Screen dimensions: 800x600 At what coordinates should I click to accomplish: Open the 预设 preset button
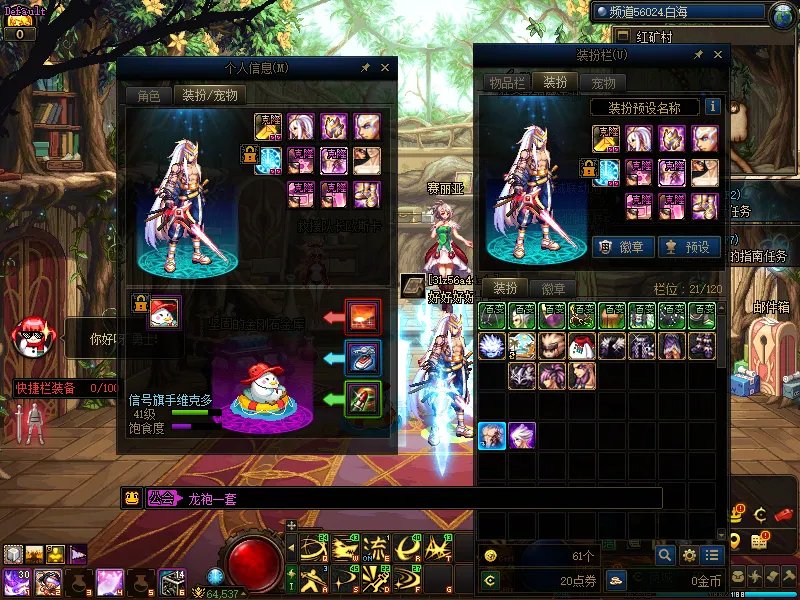(689, 246)
